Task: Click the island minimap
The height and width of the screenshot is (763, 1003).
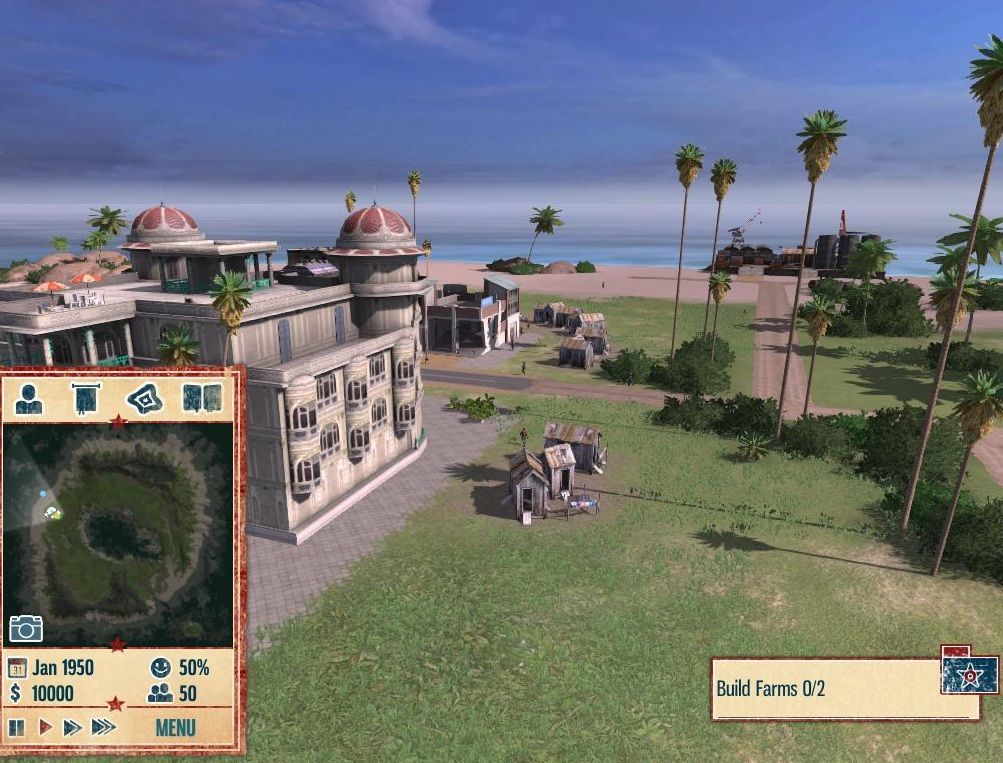Action: pyautogui.click(x=118, y=530)
